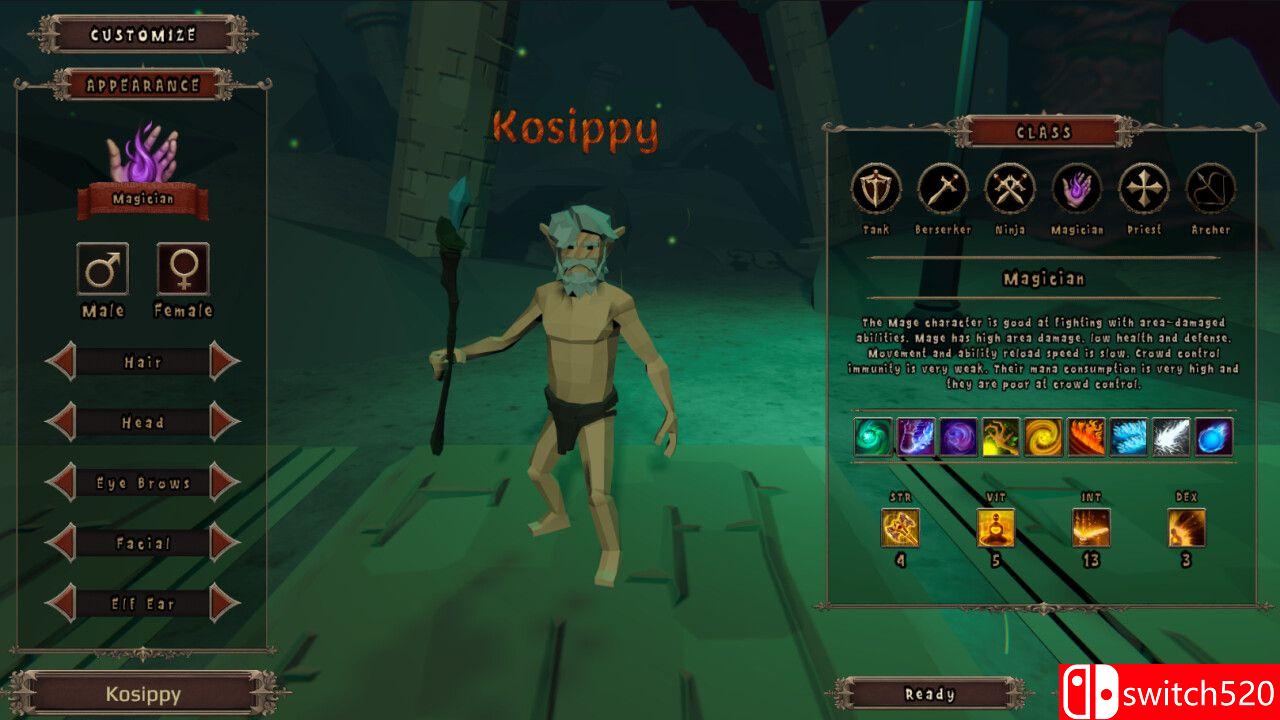
Task: Inspect the INT attribute icon
Action: point(1091,528)
